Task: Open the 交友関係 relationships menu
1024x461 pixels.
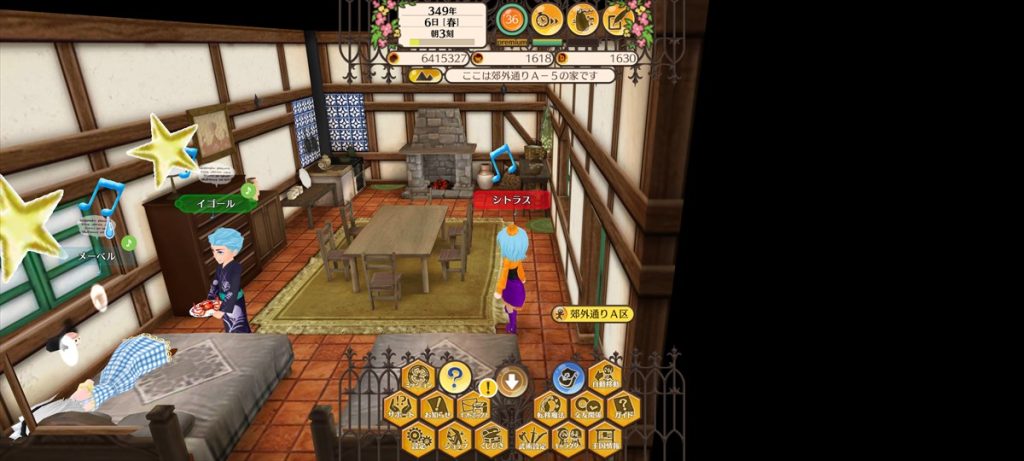Action: tap(587, 409)
